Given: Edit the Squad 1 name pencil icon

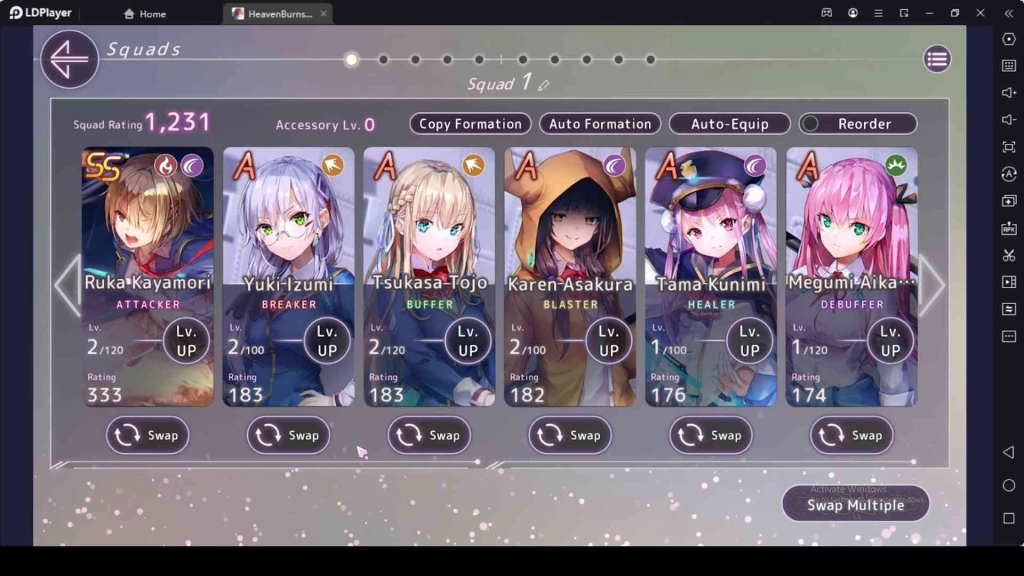Looking at the screenshot, I should 544,86.
